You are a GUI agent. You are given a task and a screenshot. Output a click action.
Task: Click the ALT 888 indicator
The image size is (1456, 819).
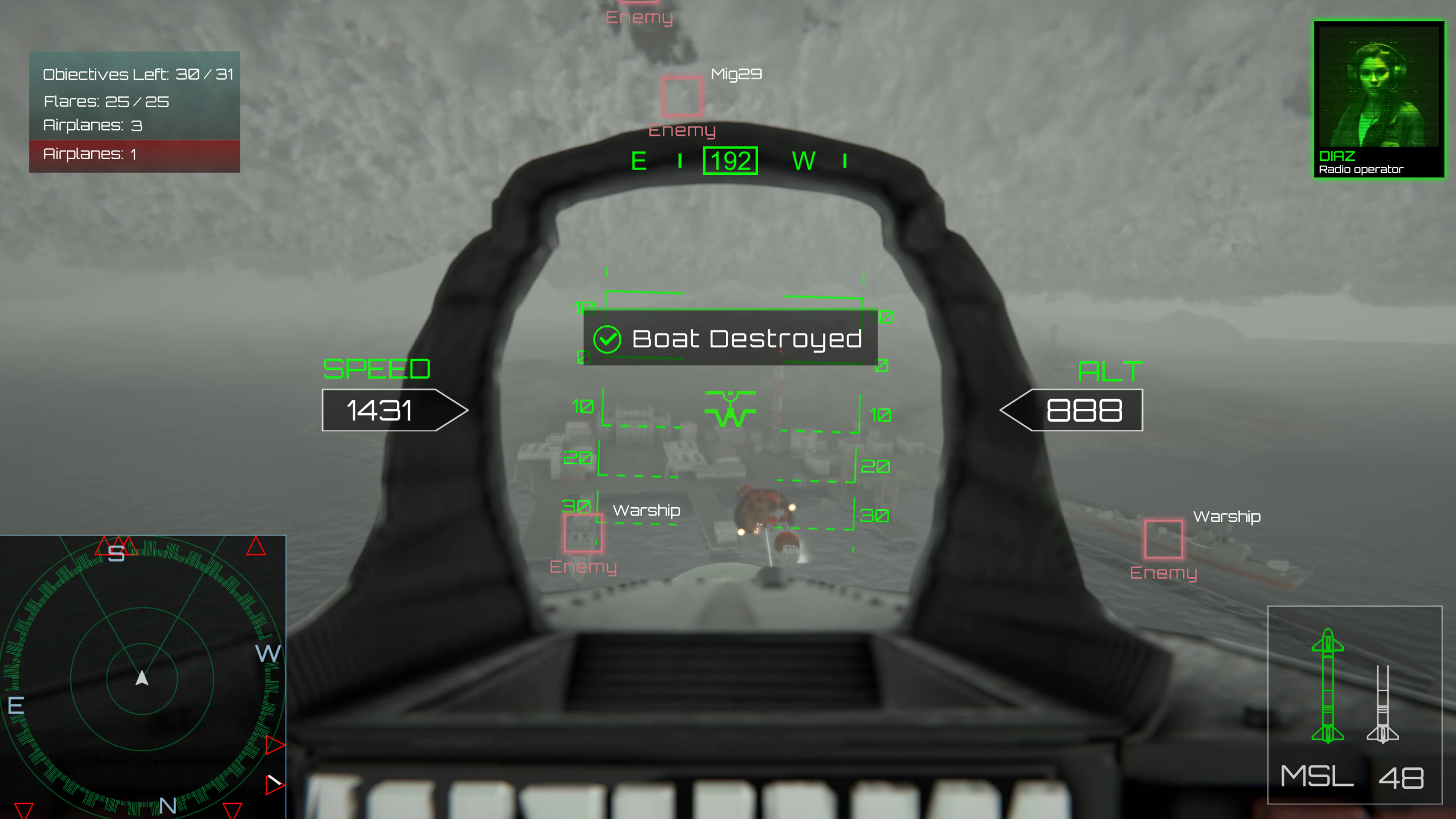pos(1083,410)
